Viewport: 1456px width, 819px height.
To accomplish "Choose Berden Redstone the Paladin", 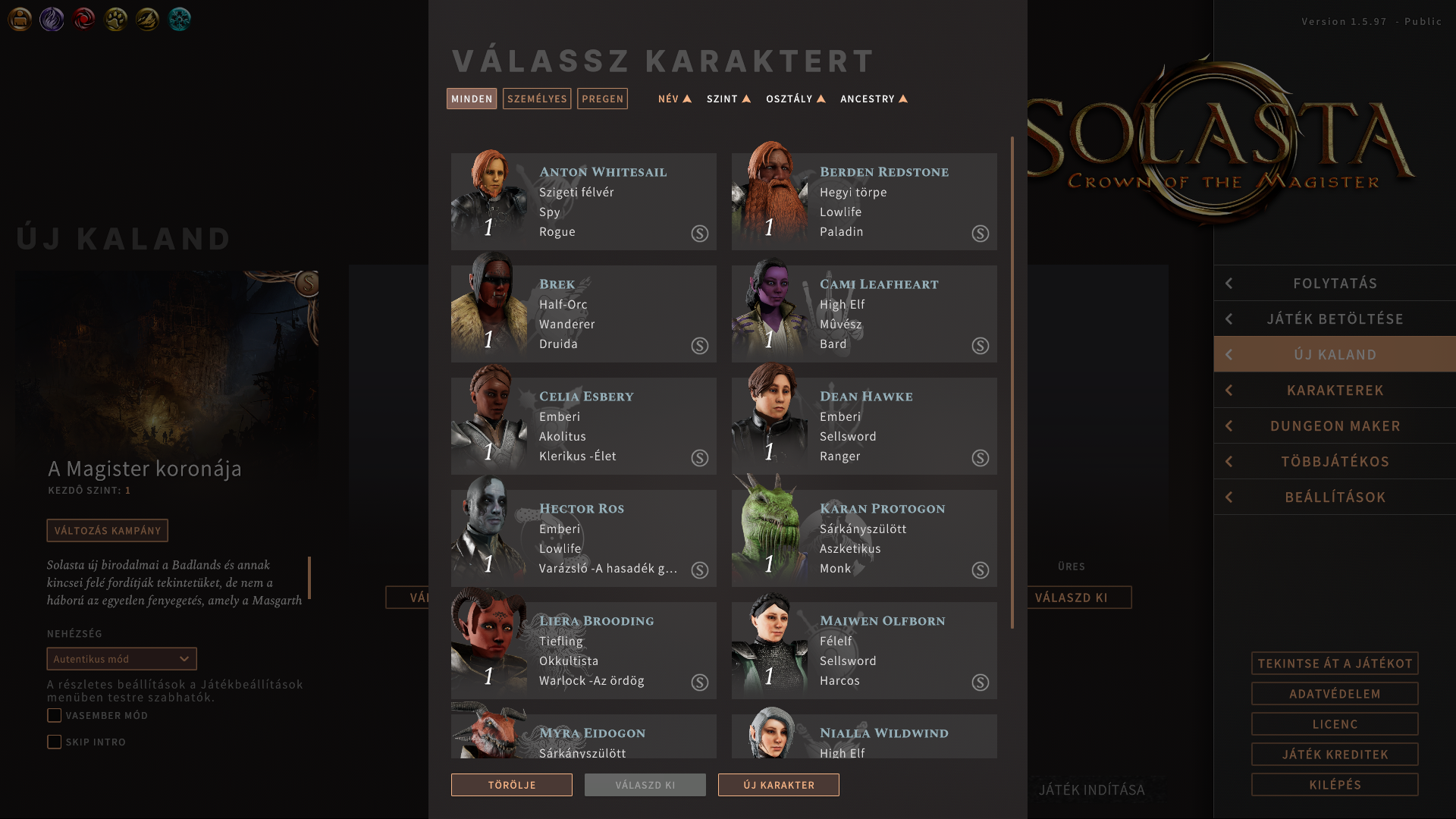I will click(864, 202).
